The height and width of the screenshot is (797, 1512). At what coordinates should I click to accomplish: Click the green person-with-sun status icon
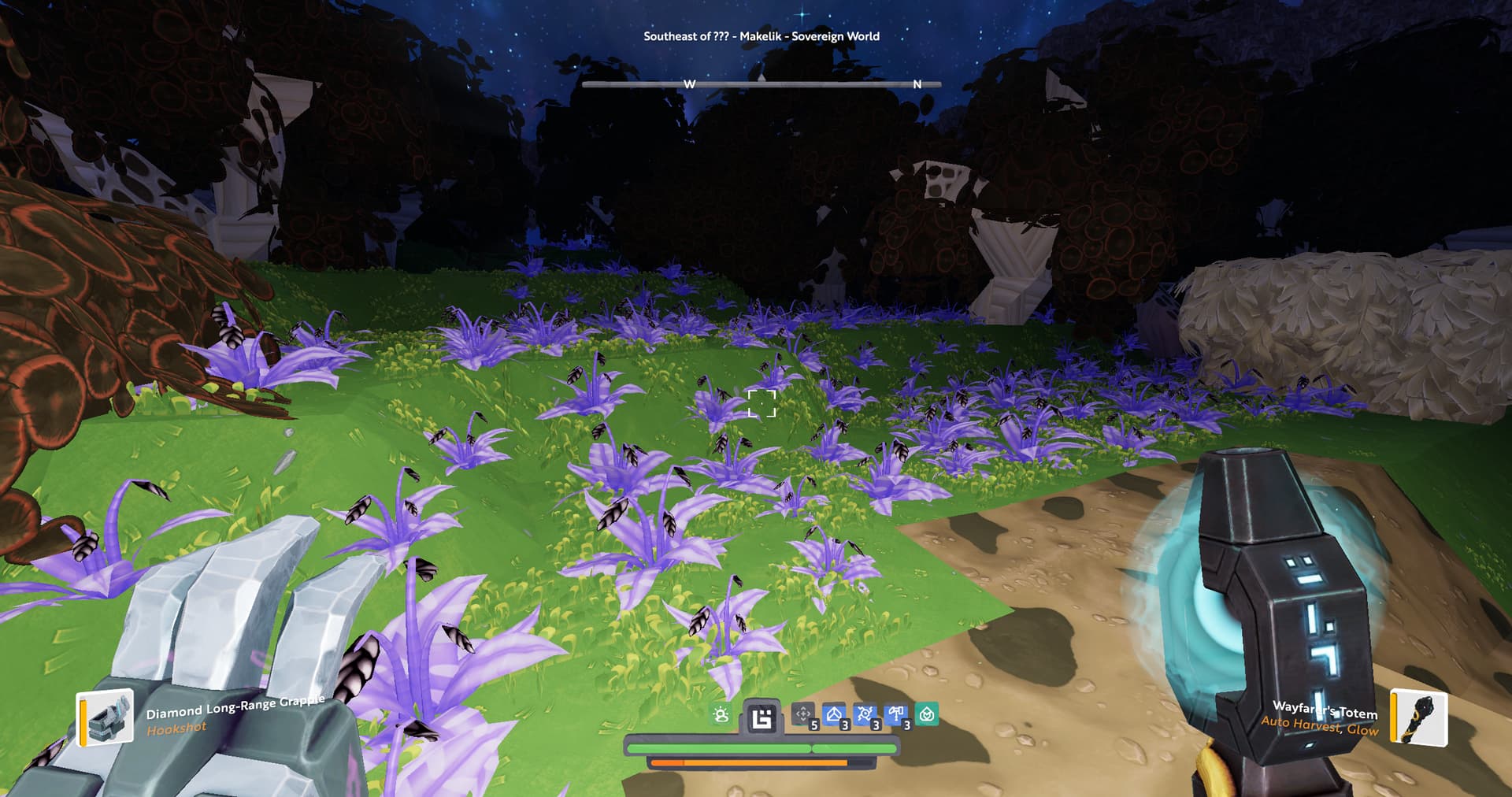pos(721,715)
